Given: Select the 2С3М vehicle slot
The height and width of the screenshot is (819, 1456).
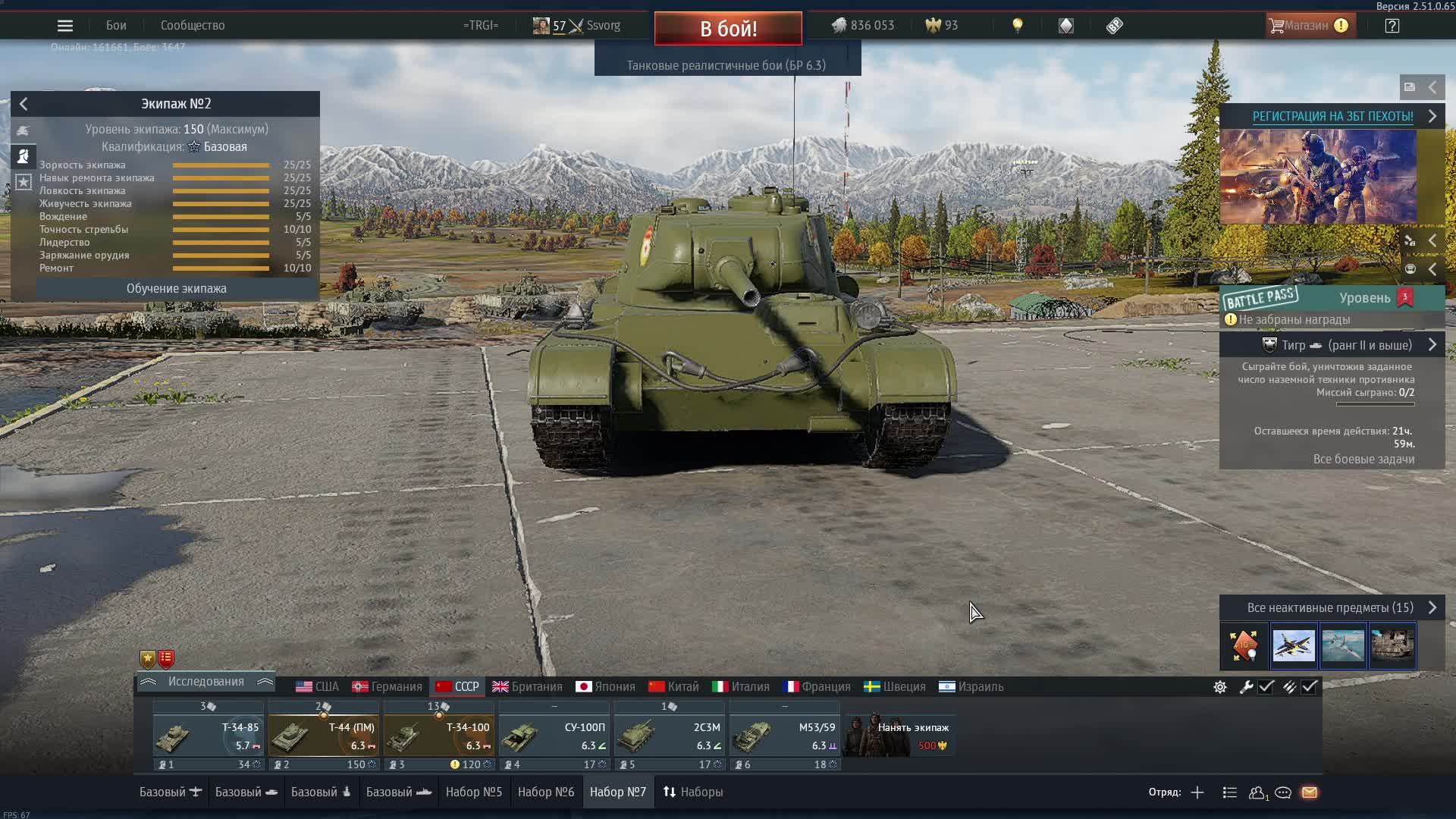Looking at the screenshot, I should click(669, 735).
